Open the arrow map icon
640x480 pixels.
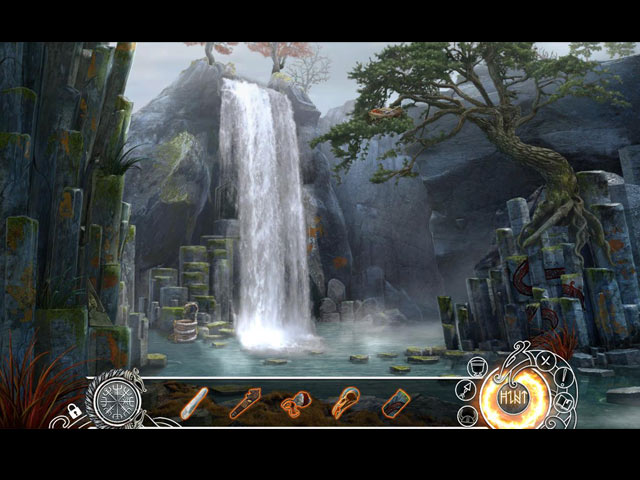coord(466,390)
